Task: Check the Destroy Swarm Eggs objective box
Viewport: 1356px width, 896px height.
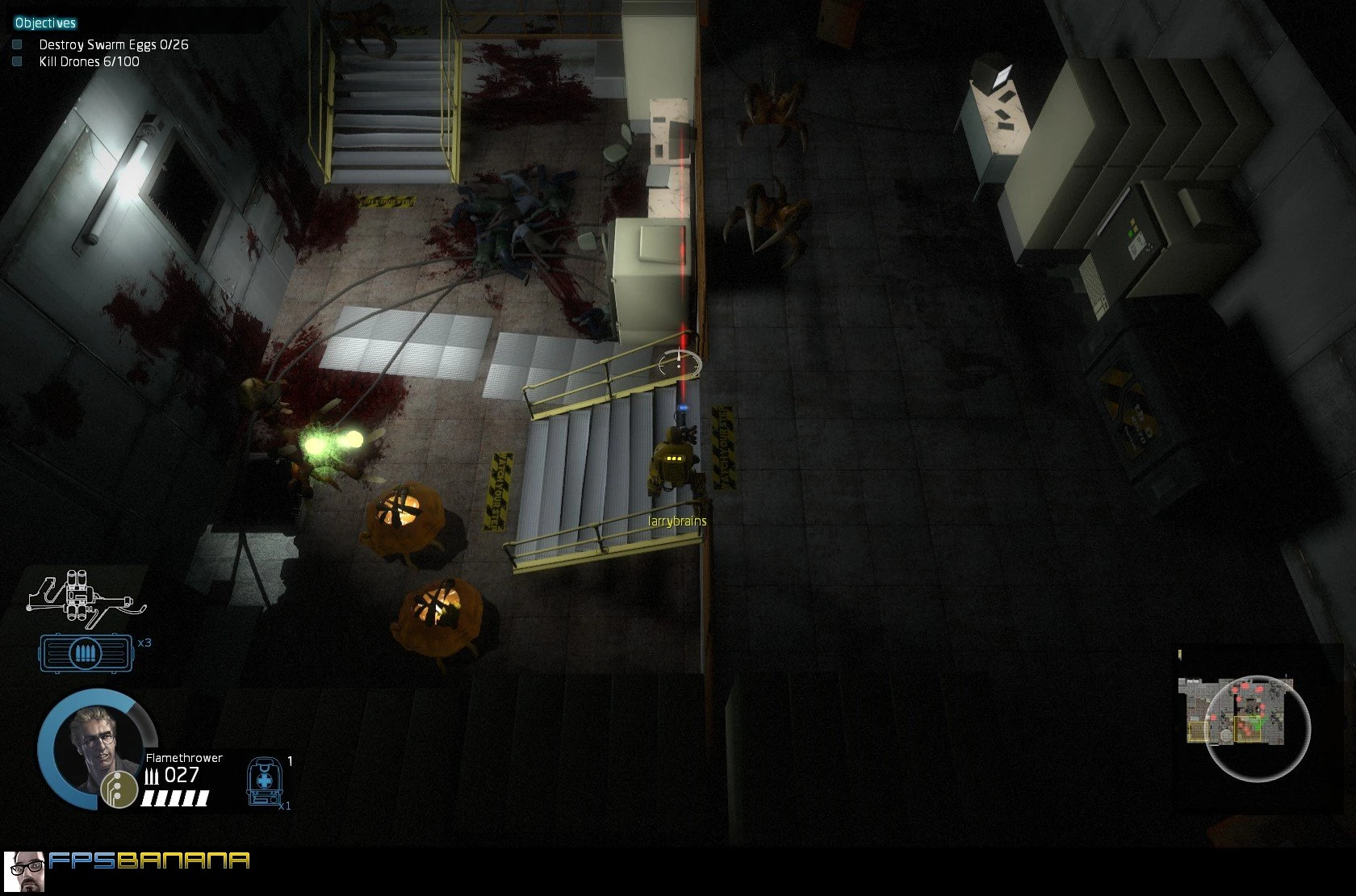Action: click(x=16, y=44)
